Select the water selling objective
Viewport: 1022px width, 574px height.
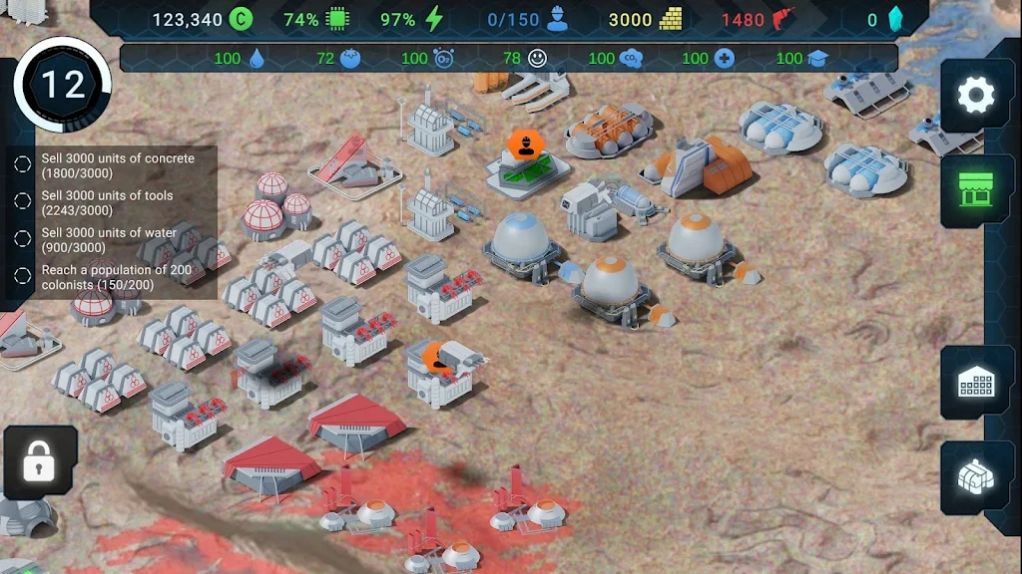pos(108,240)
